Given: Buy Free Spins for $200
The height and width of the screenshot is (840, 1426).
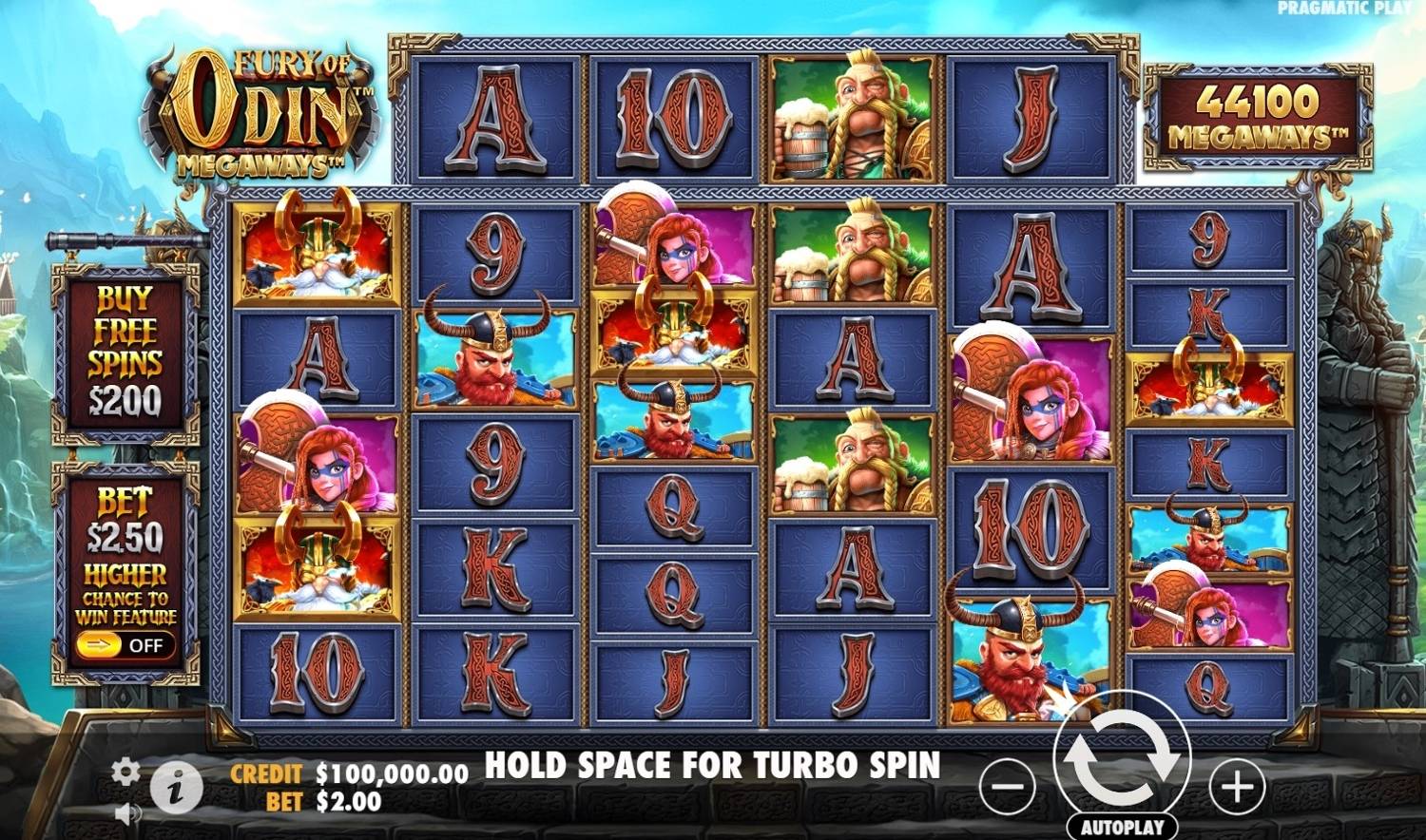Looking at the screenshot, I should 125,353.
